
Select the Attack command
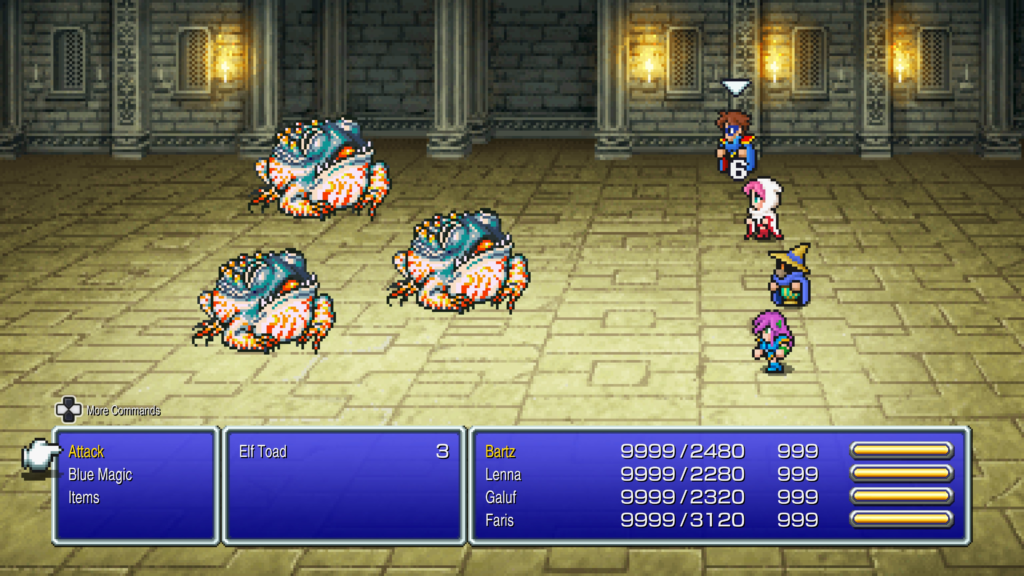(87, 452)
